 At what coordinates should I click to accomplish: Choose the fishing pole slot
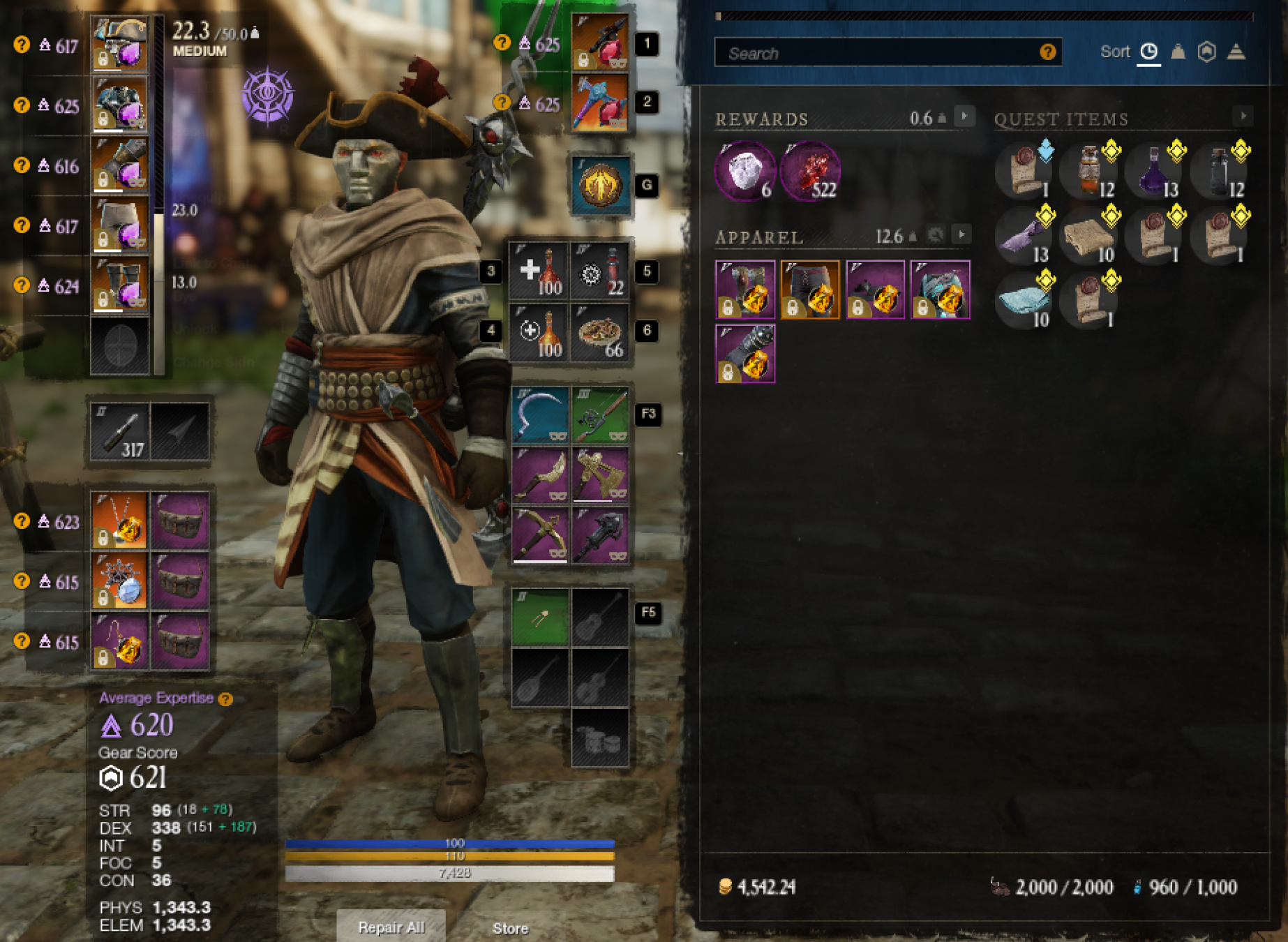(600, 415)
